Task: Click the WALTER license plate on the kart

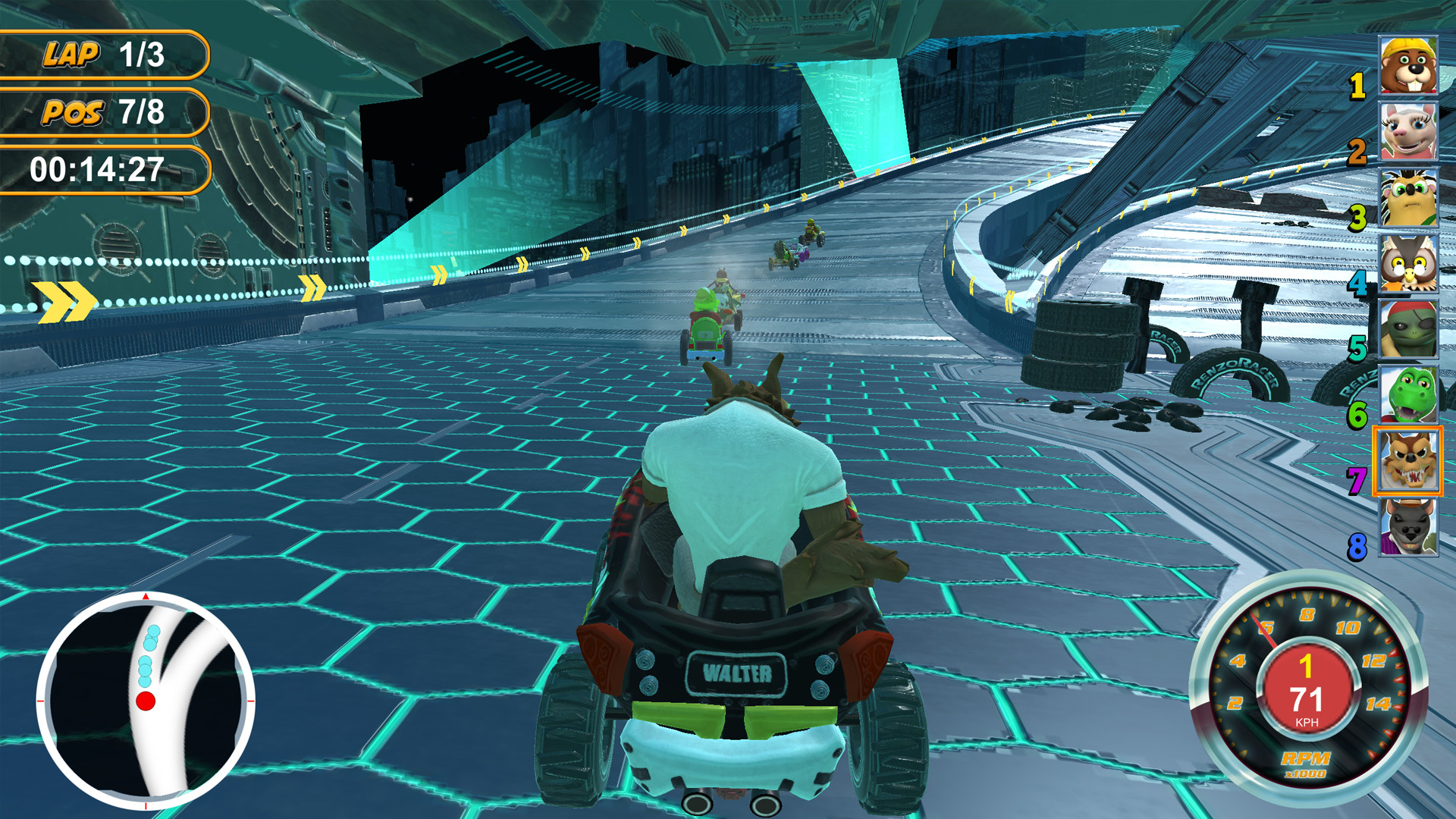Action: click(x=736, y=673)
